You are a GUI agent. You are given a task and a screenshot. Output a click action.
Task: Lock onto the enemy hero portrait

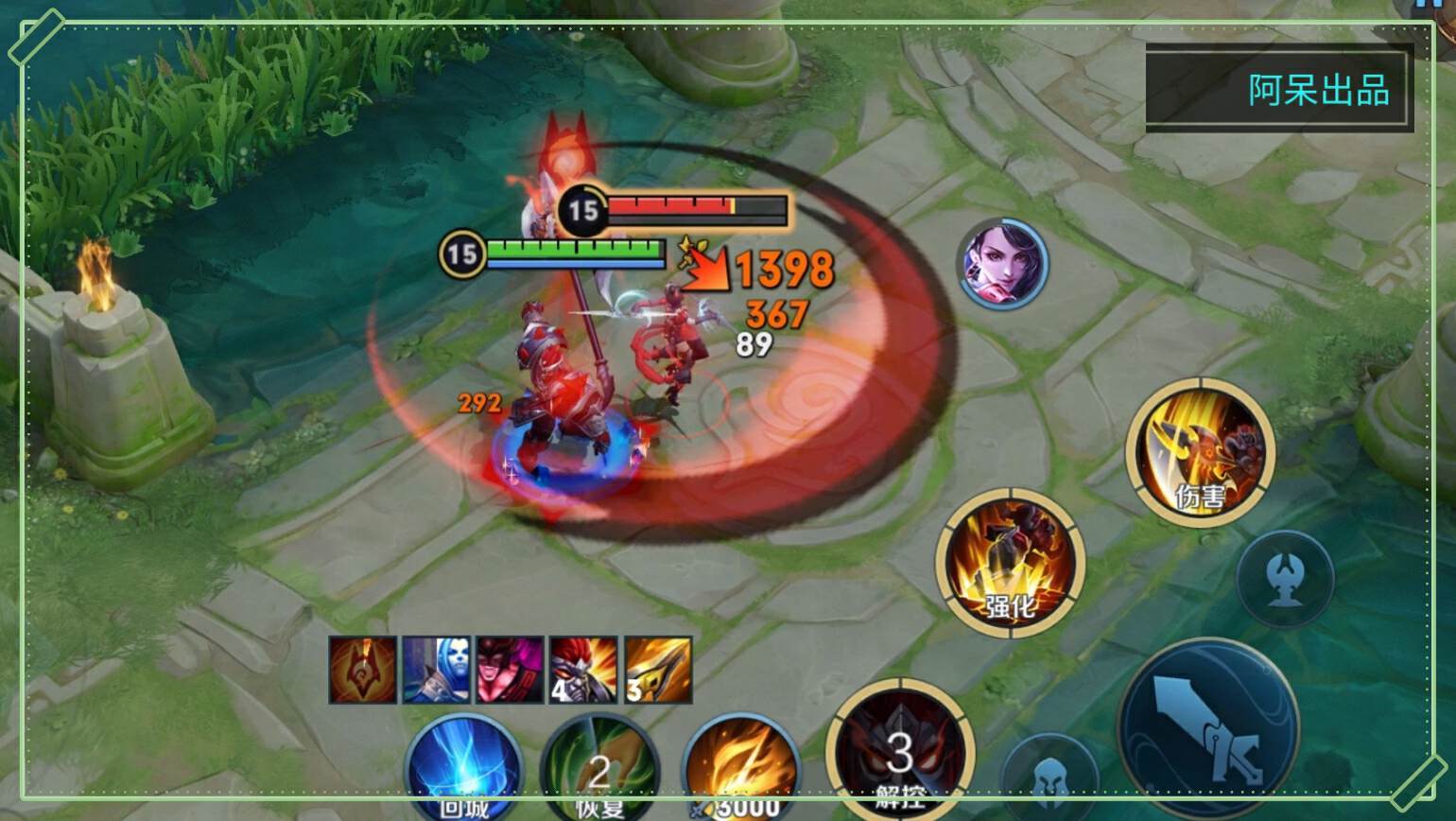(1002, 263)
